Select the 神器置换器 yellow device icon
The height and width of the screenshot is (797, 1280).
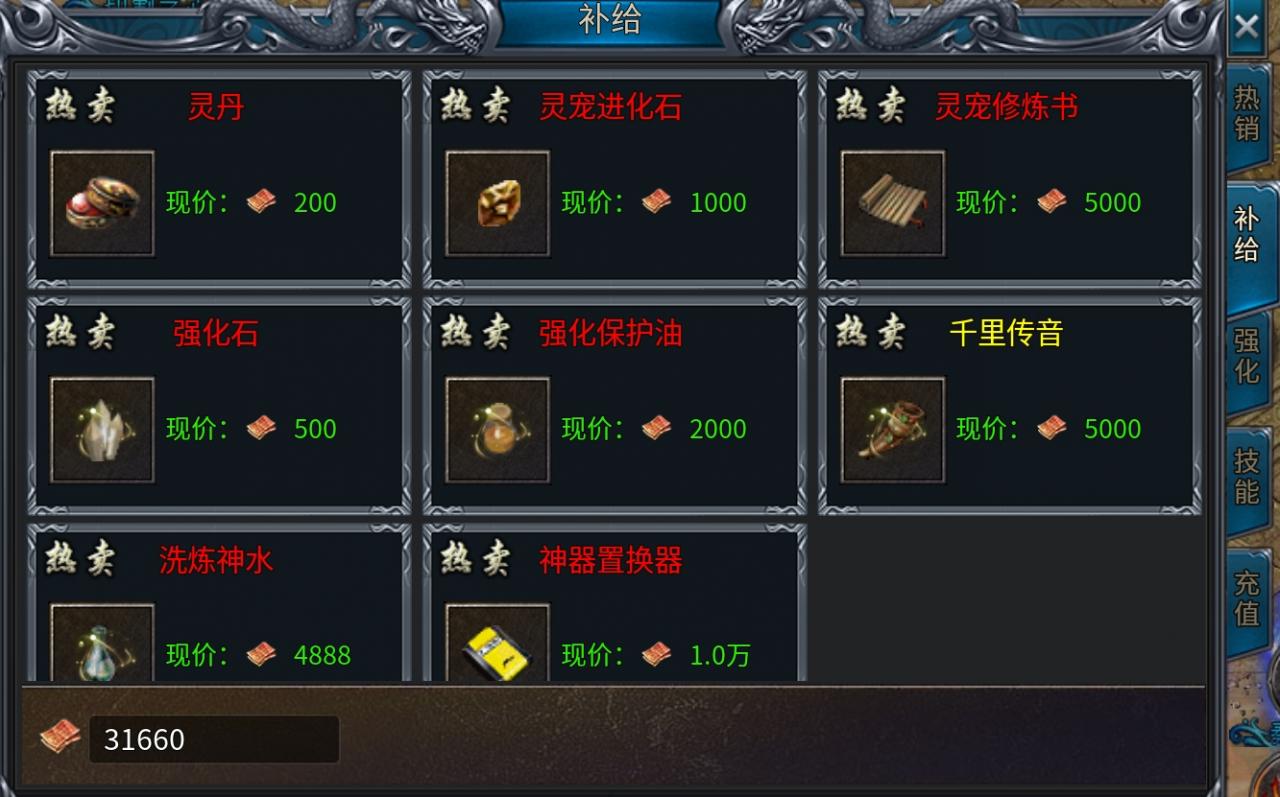(x=497, y=650)
